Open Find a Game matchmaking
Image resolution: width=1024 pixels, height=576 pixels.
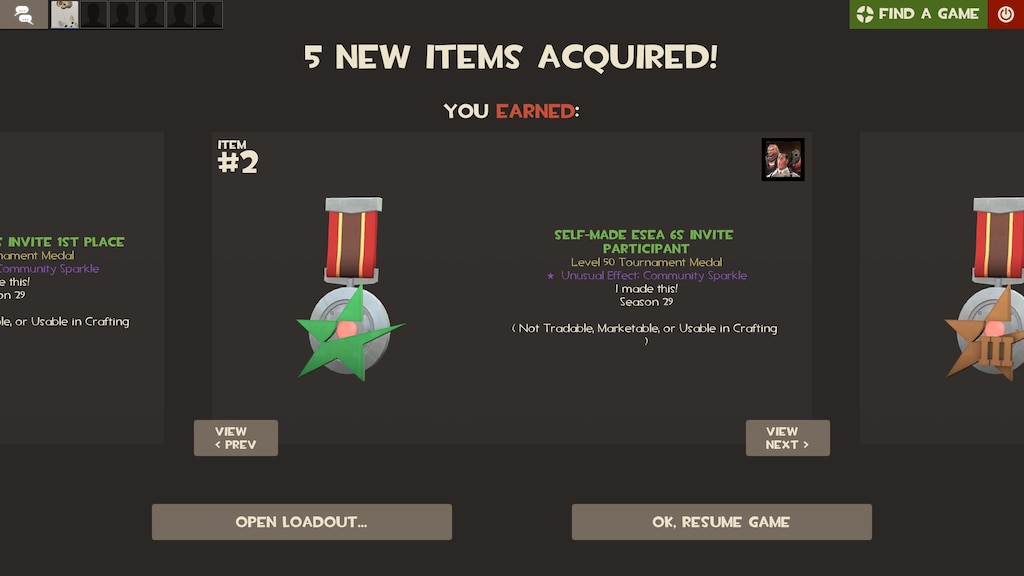click(918, 14)
